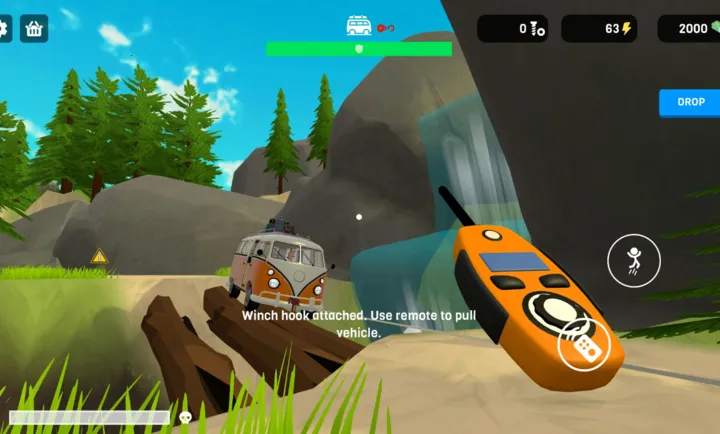Open the settings gear menu
This screenshot has width=720, height=434.
(x=3, y=28)
